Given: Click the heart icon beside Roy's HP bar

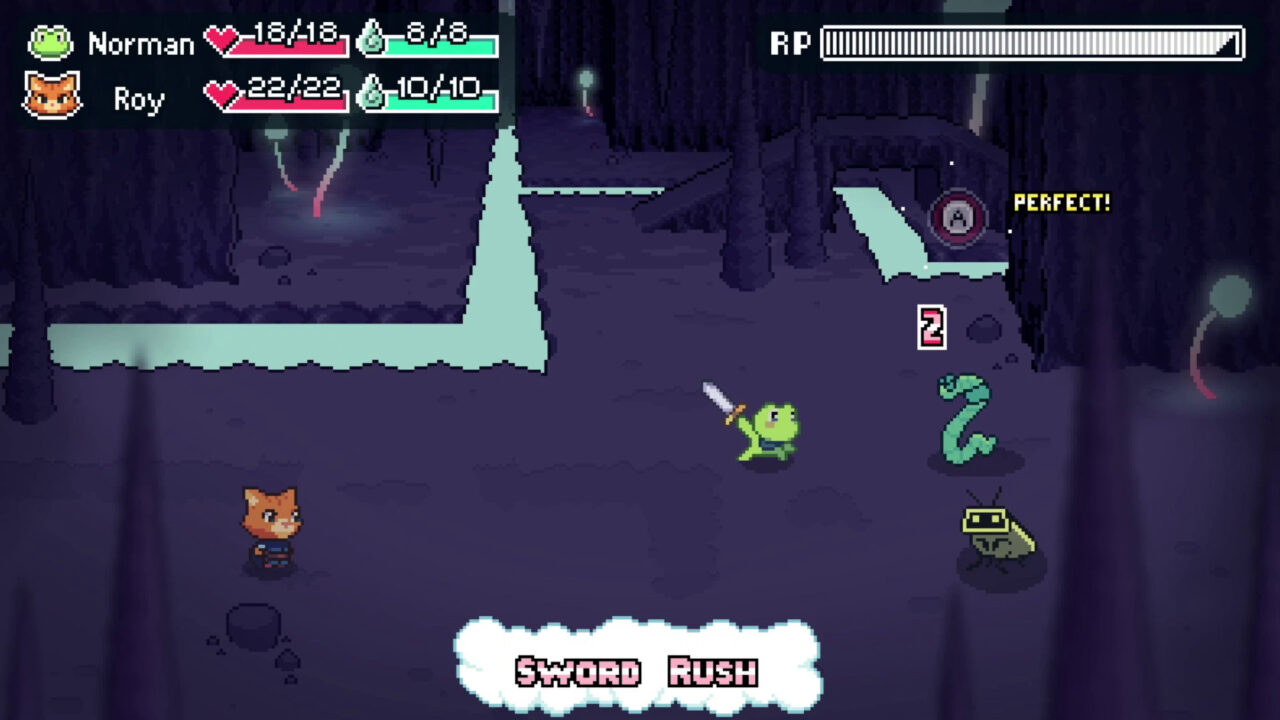Looking at the screenshot, I should tap(218, 95).
